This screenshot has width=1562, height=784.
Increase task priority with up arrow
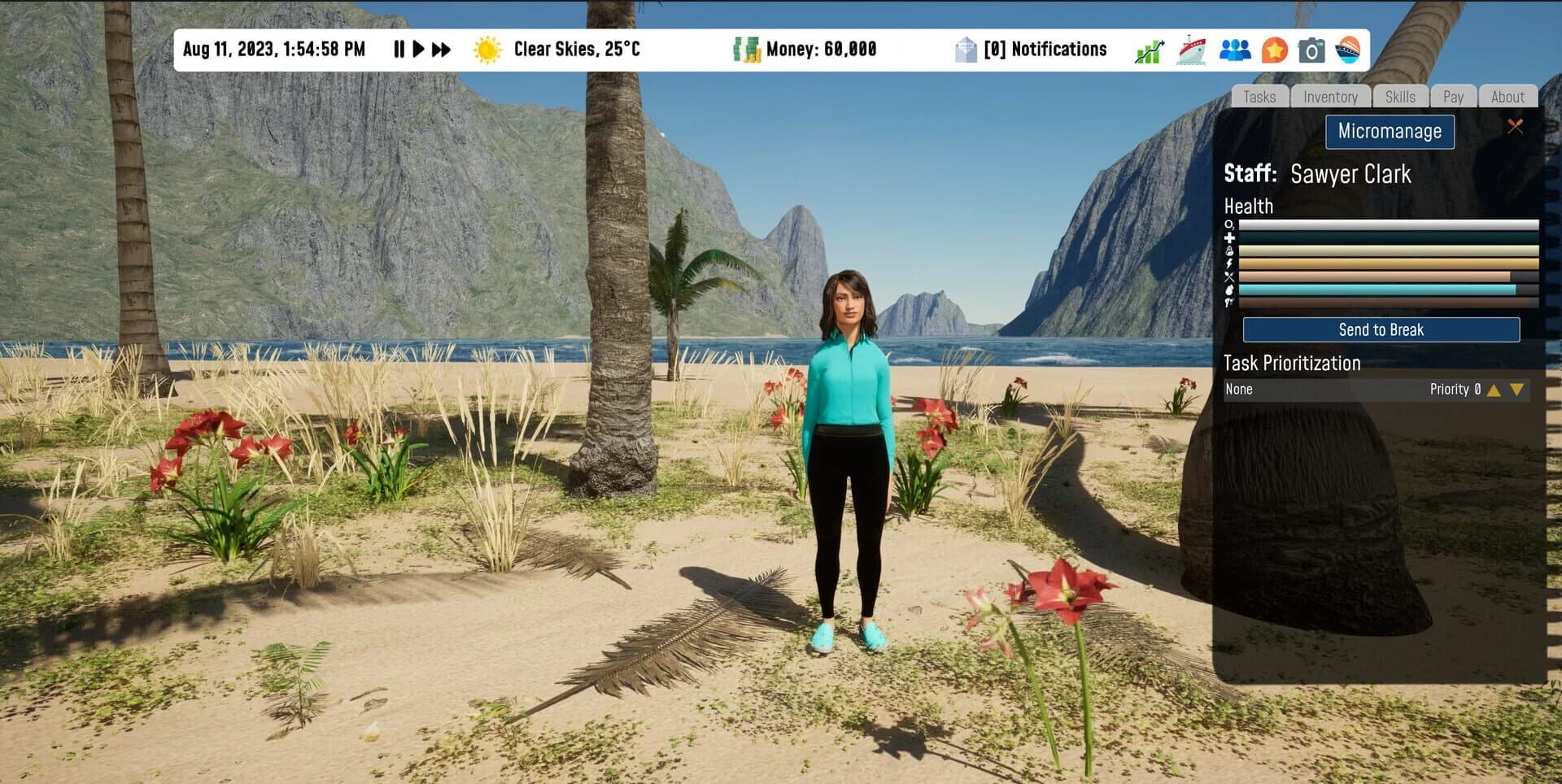(x=1494, y=390)
